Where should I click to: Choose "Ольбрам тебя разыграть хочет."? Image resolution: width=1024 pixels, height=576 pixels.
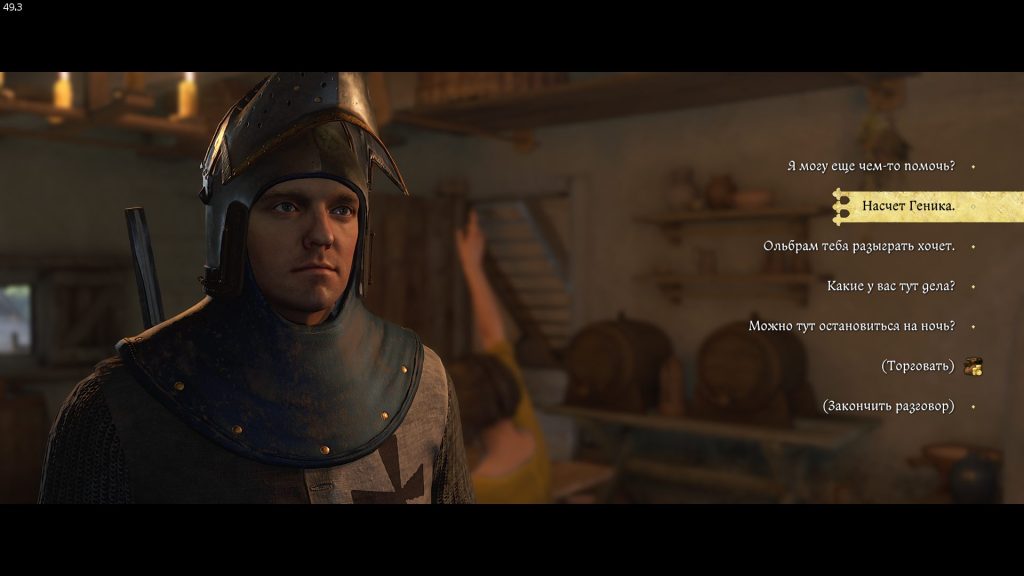tap(858, 246)
